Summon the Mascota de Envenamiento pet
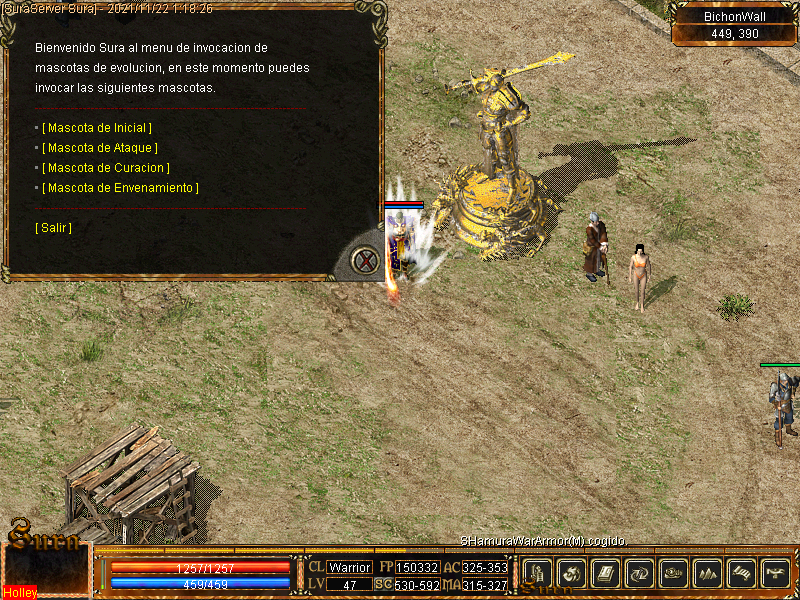Image resolution: width=800 pixels, height=600 pixels. pyautogui.click(x=120, y=188)
